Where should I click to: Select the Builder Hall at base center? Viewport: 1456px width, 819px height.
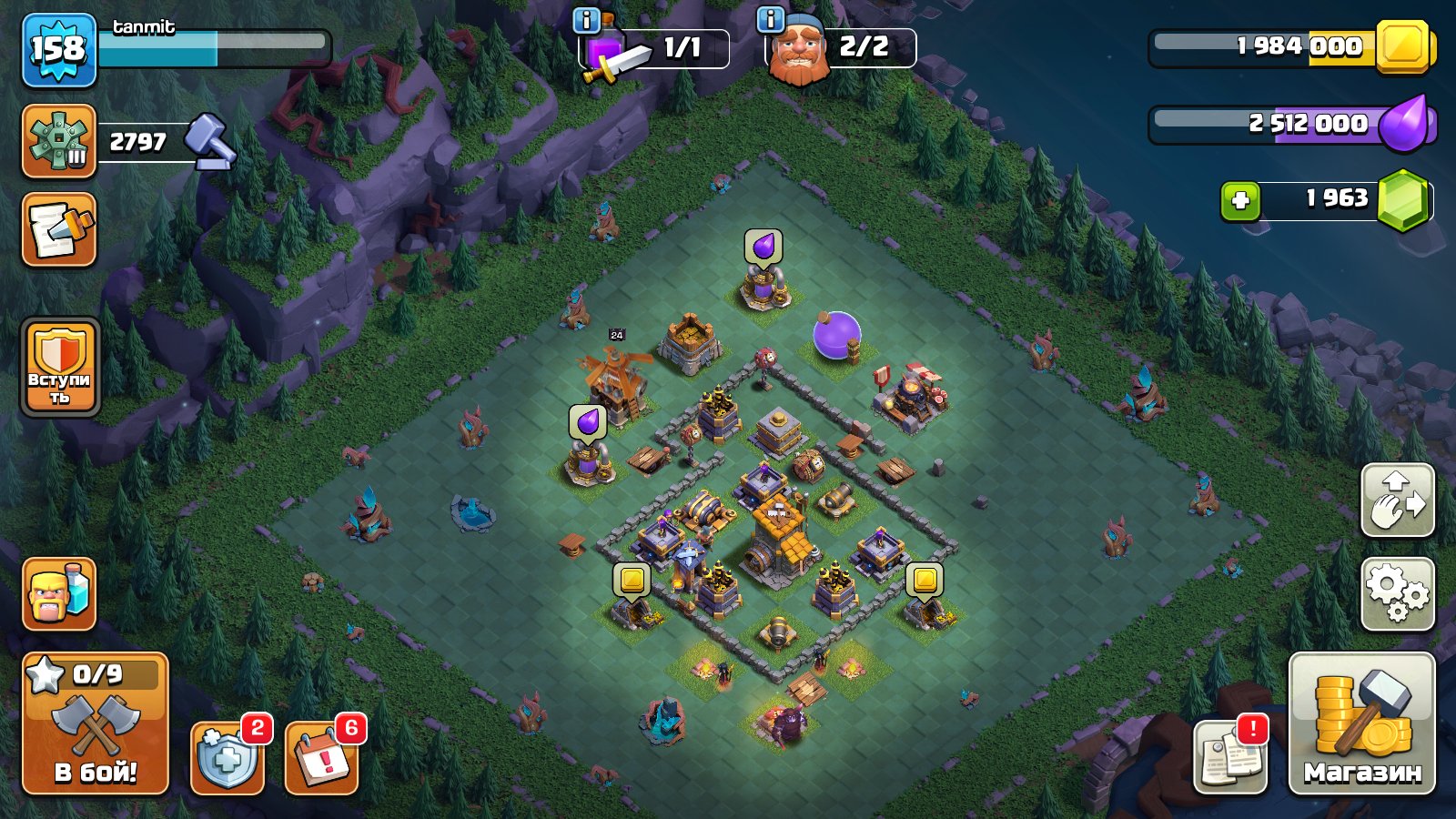[x=778, y=537]
